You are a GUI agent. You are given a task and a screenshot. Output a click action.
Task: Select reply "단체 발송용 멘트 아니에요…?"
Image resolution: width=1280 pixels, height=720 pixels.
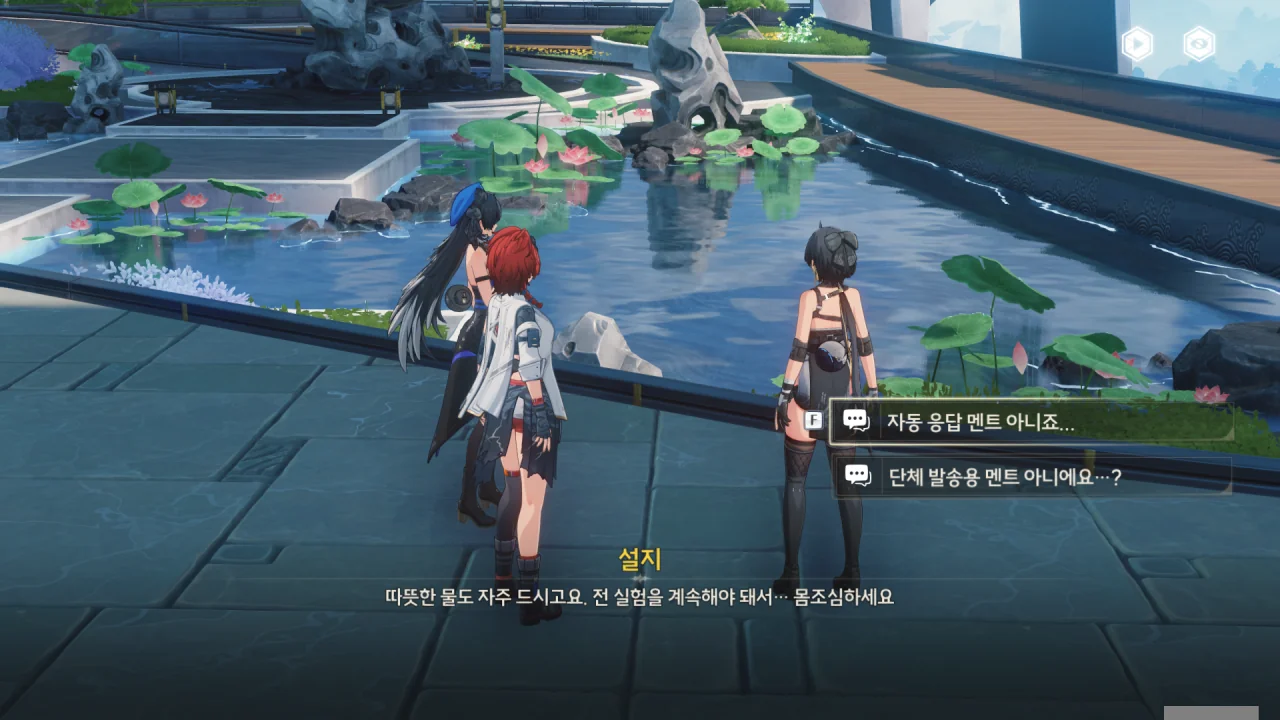[1030, 477]
